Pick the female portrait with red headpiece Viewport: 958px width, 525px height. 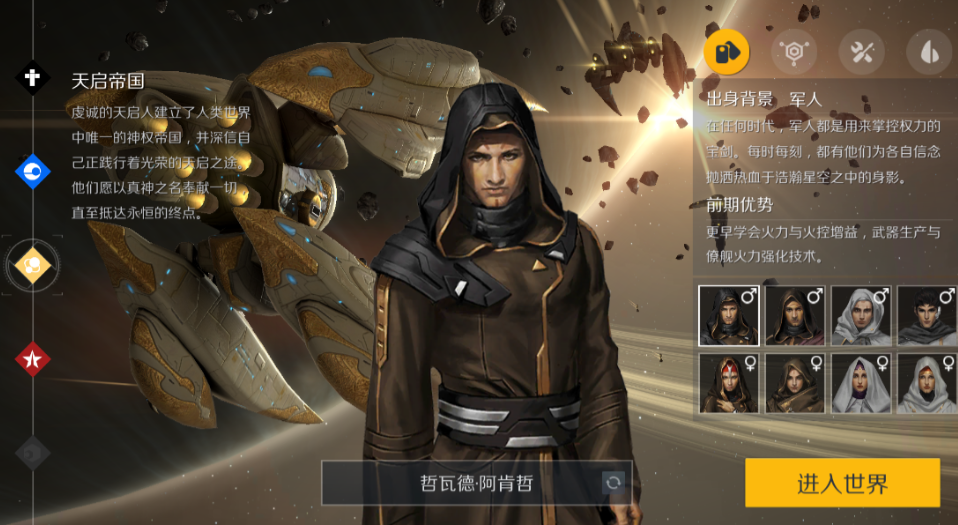click(x=728, y=383)
